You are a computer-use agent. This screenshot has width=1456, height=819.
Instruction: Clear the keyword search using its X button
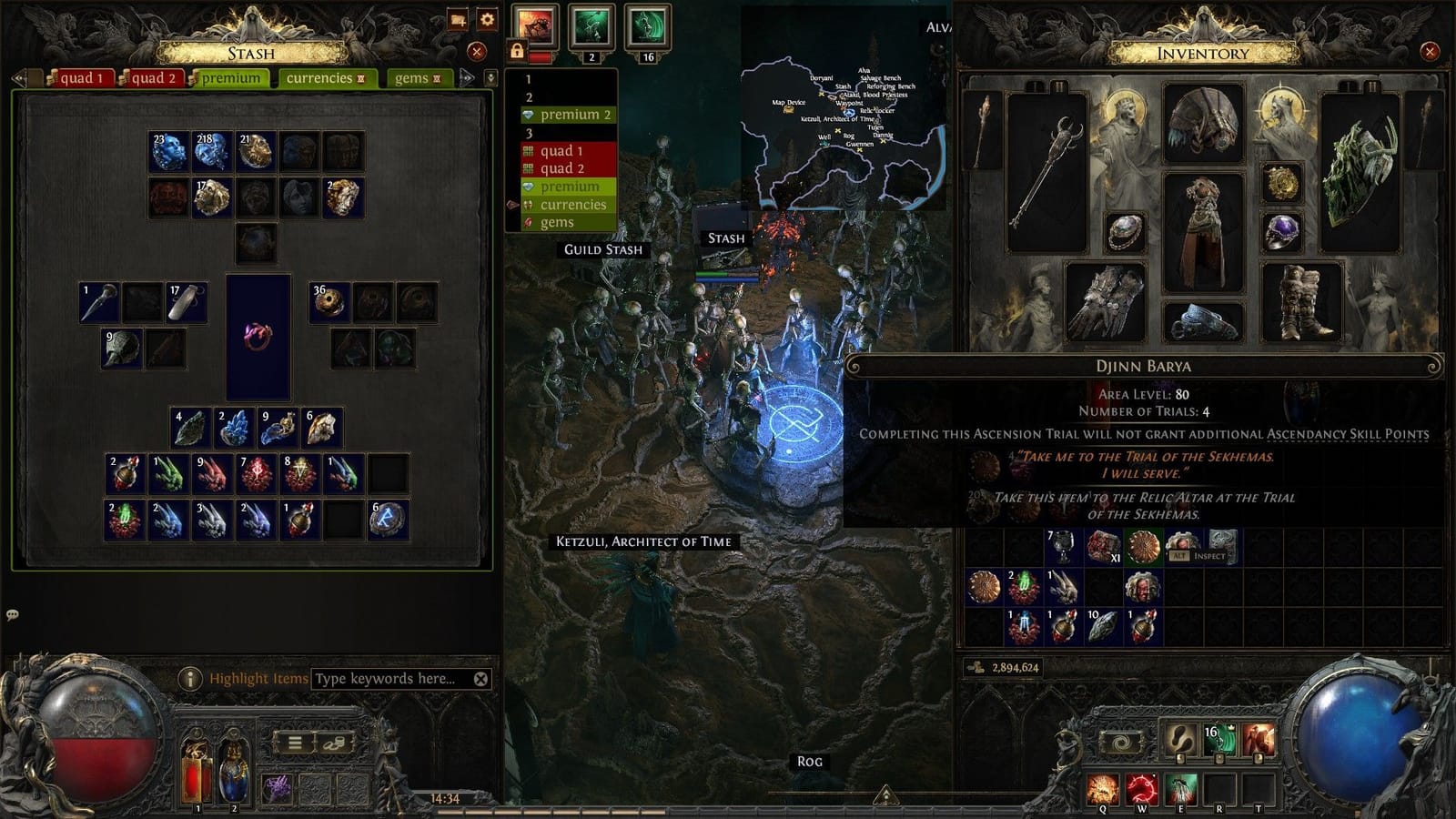click(x=481, y=677)
